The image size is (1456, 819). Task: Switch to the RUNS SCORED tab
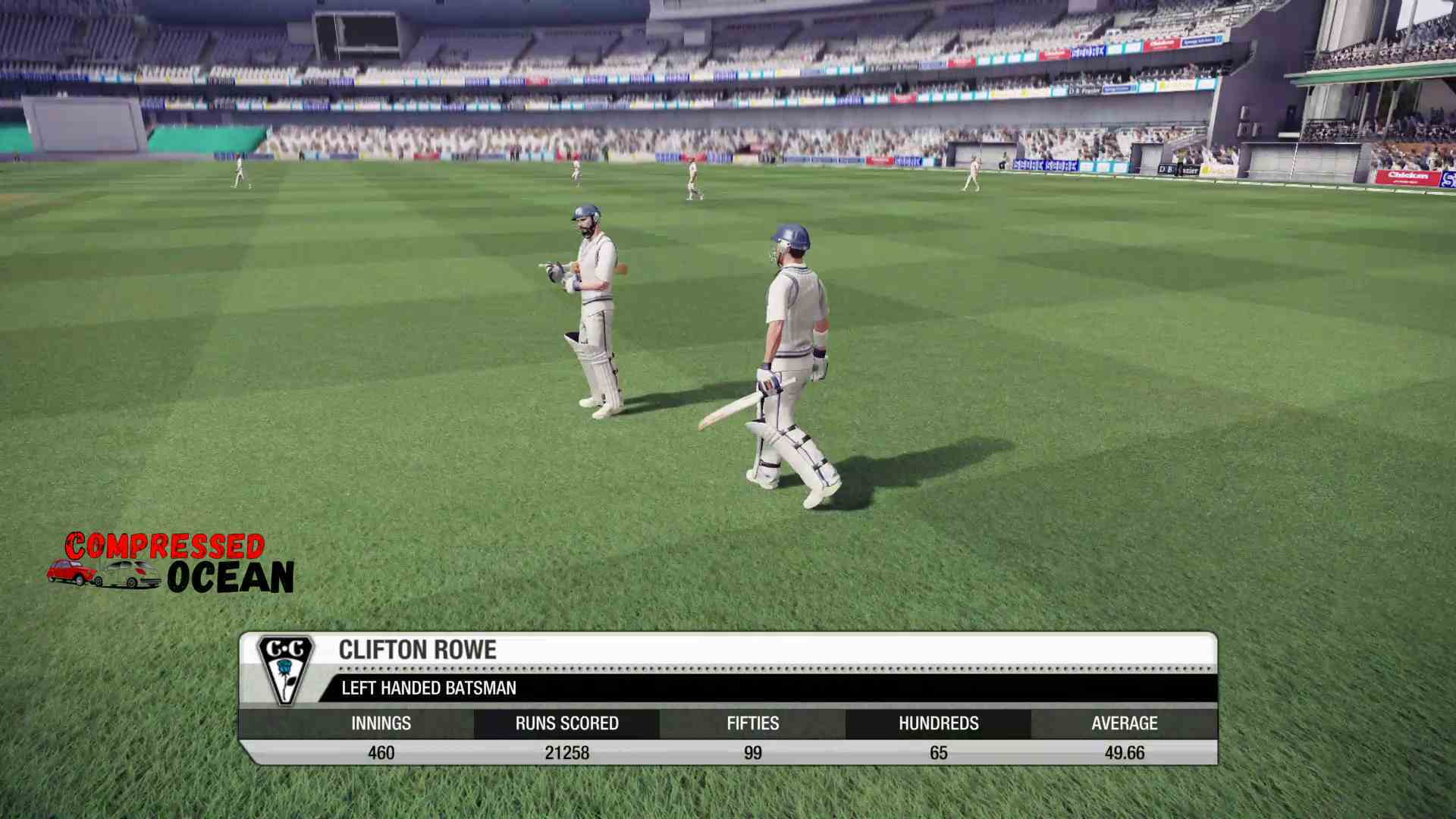566,723
